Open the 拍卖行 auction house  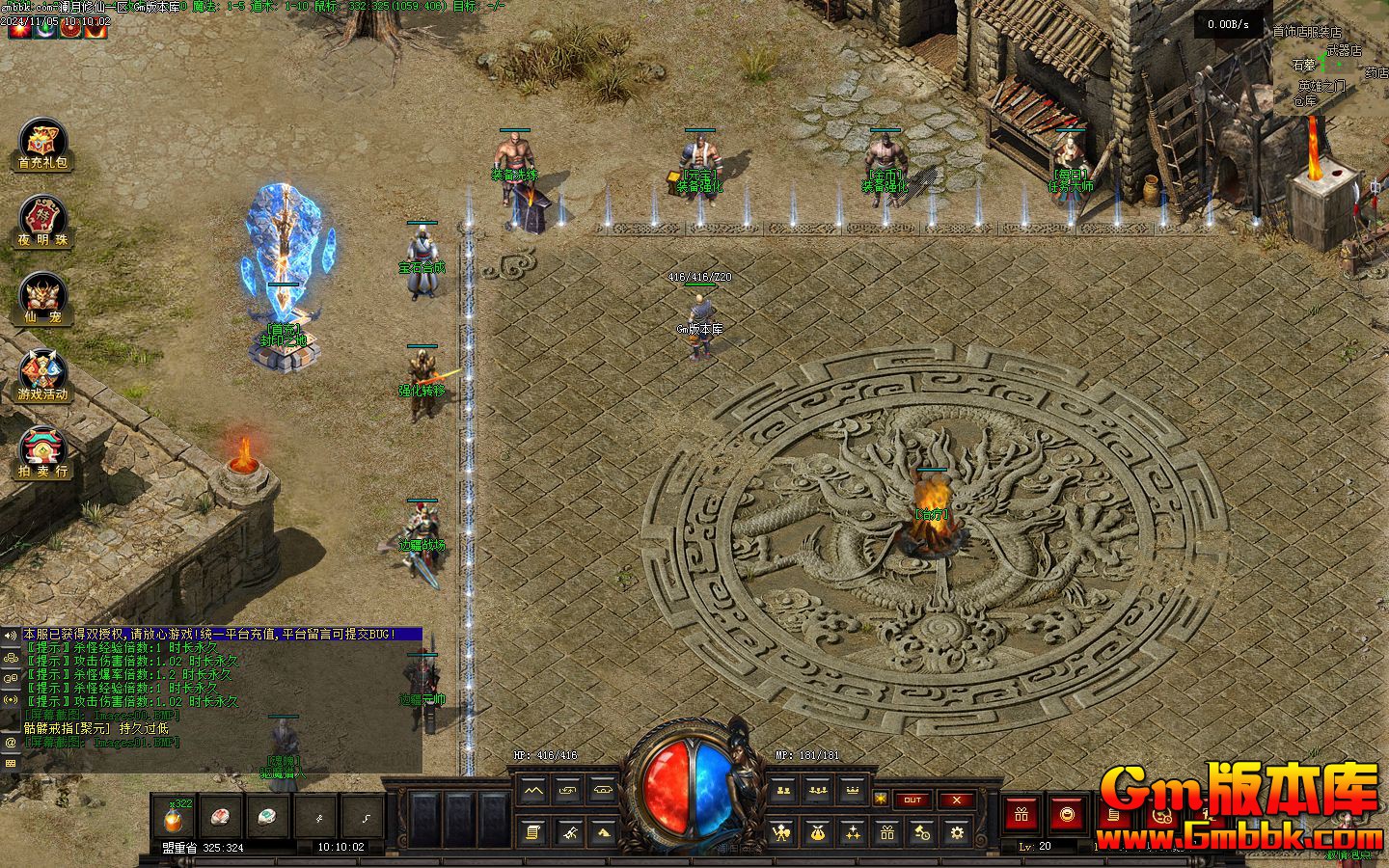42,452
